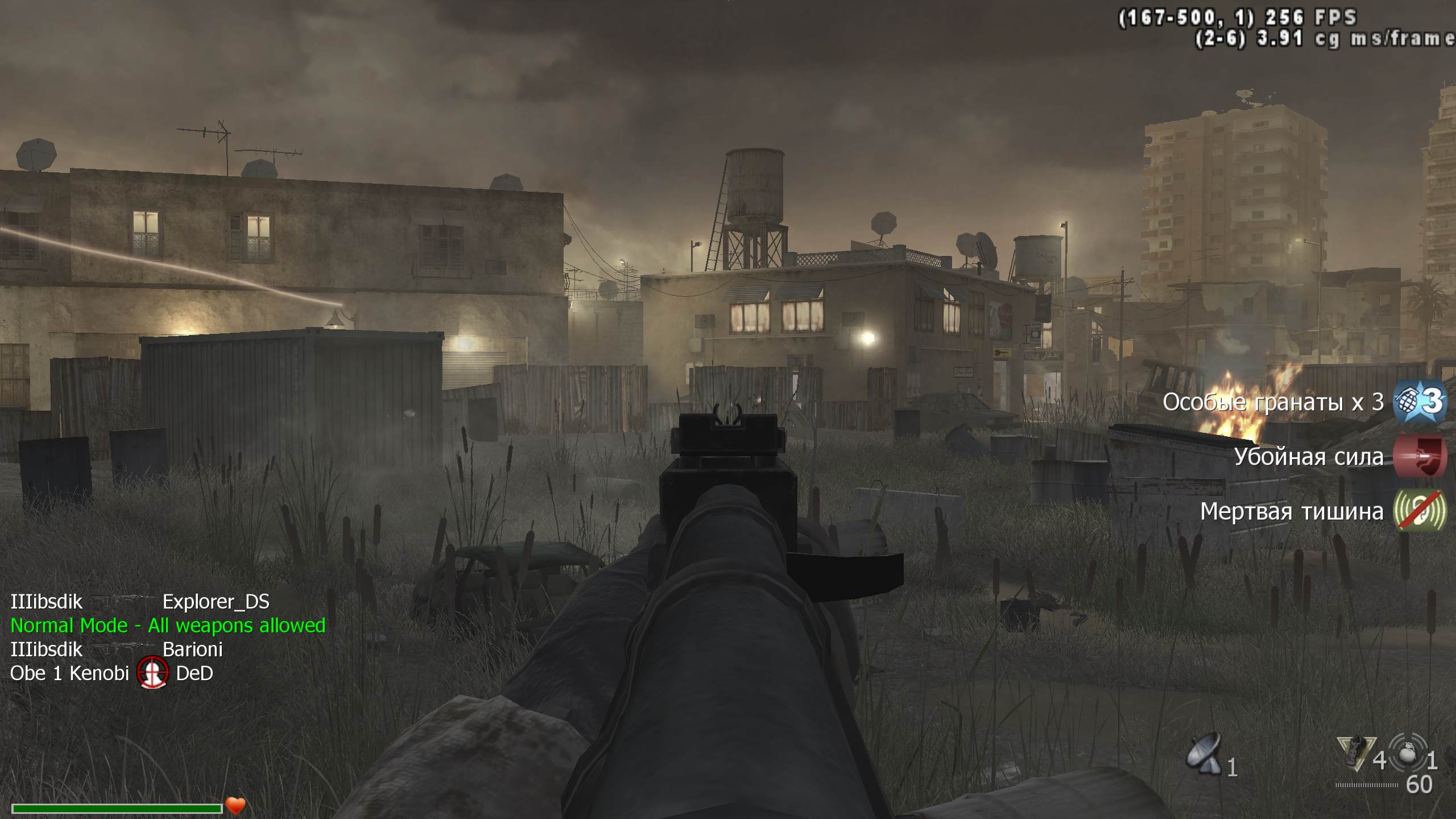Select the Explorer_DS kill feed entry

click(x=216, y=602)
